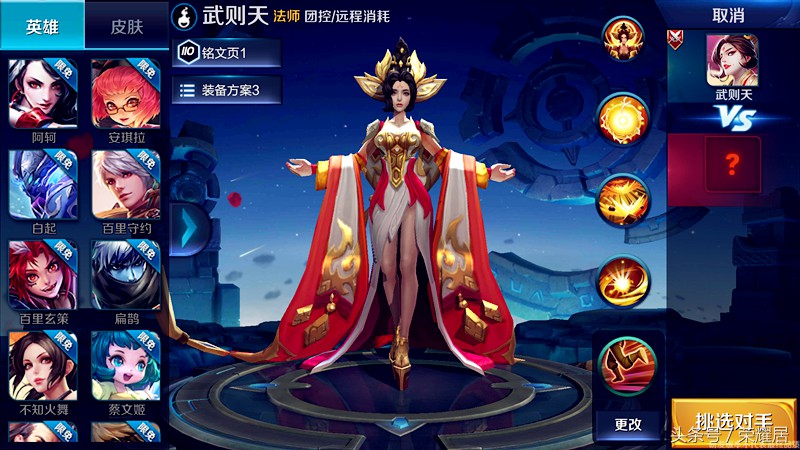Screen dimensions: 800x450
Task: Choose hero 百里玄策 portrait
Action: click(43, 275)
